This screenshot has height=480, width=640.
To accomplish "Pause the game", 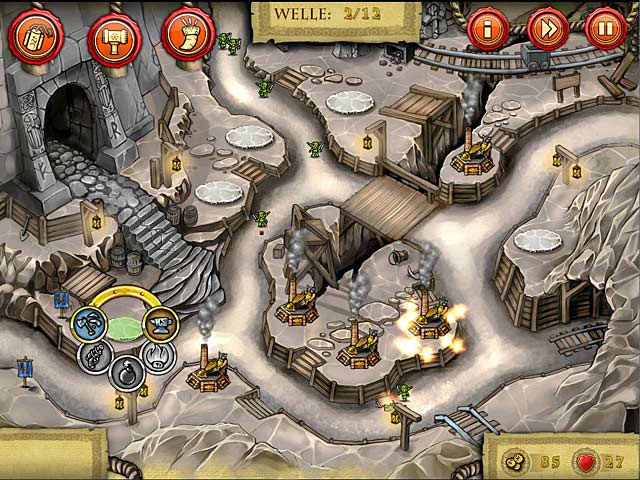I will coord(605,28).
